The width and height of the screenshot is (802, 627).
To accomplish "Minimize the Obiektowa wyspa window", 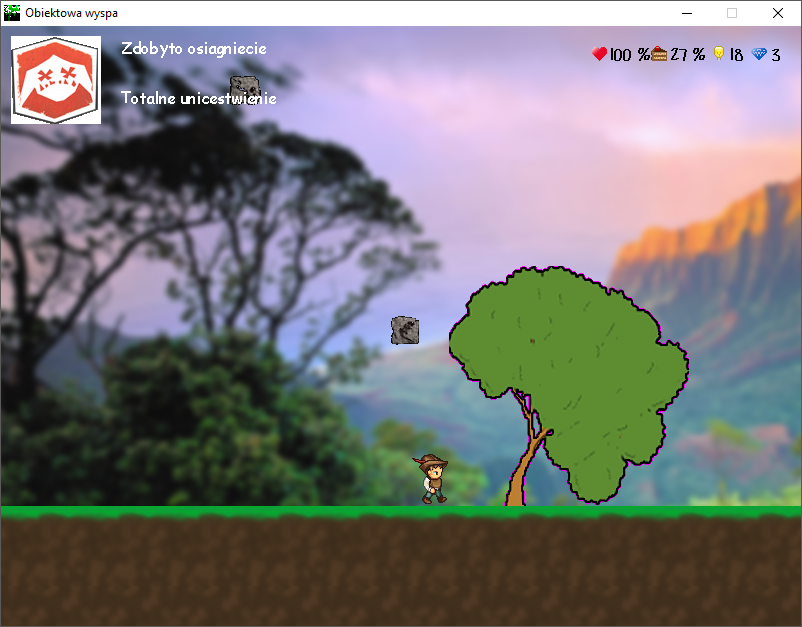I will [x=687, y=13].
